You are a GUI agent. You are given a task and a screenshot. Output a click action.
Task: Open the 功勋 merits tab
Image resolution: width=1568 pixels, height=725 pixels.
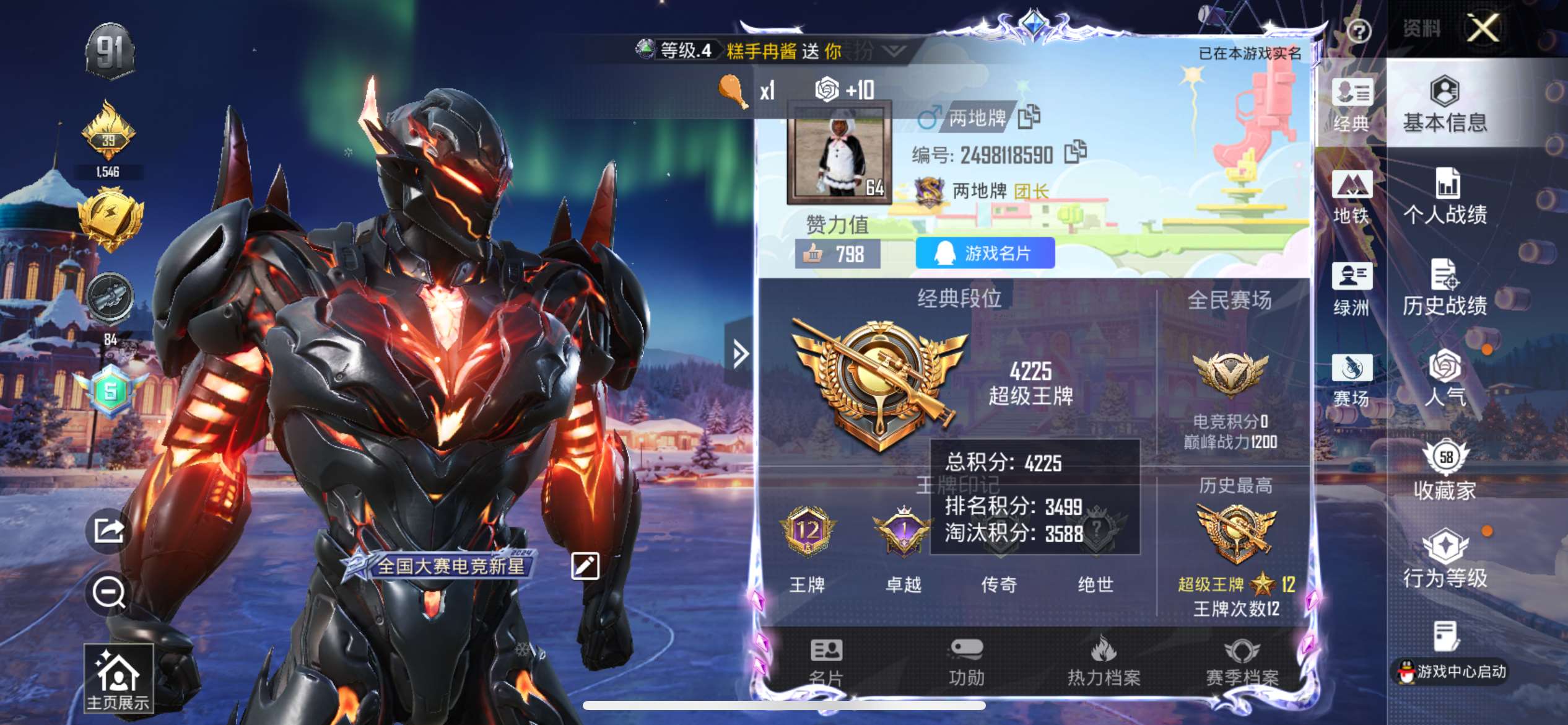click(x=966, y=662)
